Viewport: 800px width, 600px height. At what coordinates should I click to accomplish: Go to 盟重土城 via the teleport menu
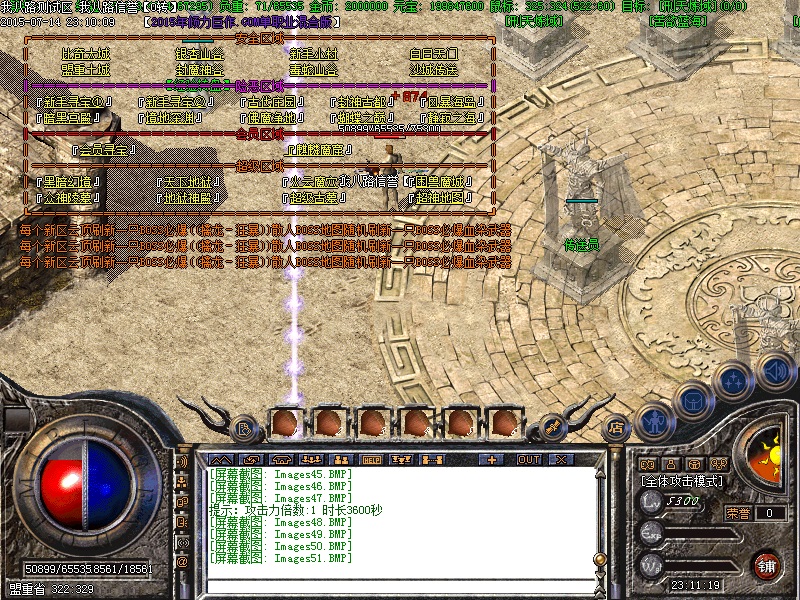[85, 70]
